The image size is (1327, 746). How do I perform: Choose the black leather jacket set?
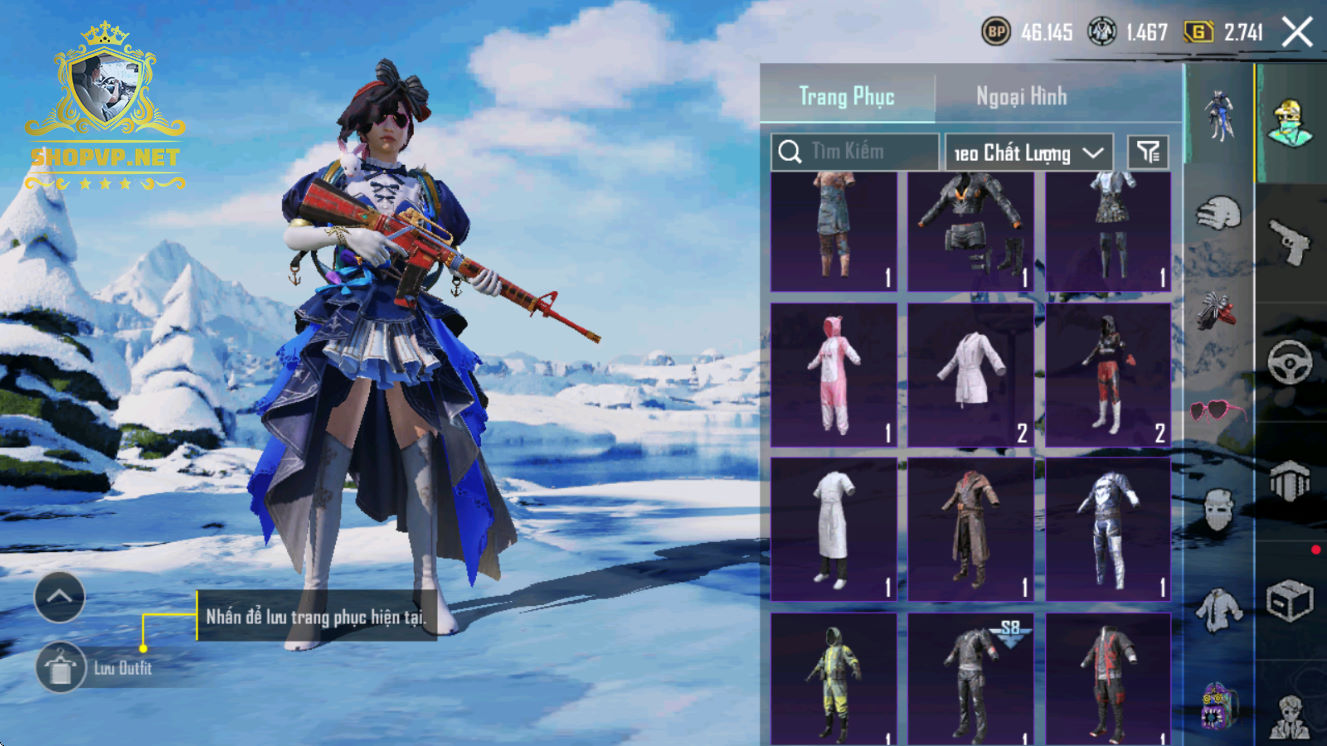coord(971,231)
